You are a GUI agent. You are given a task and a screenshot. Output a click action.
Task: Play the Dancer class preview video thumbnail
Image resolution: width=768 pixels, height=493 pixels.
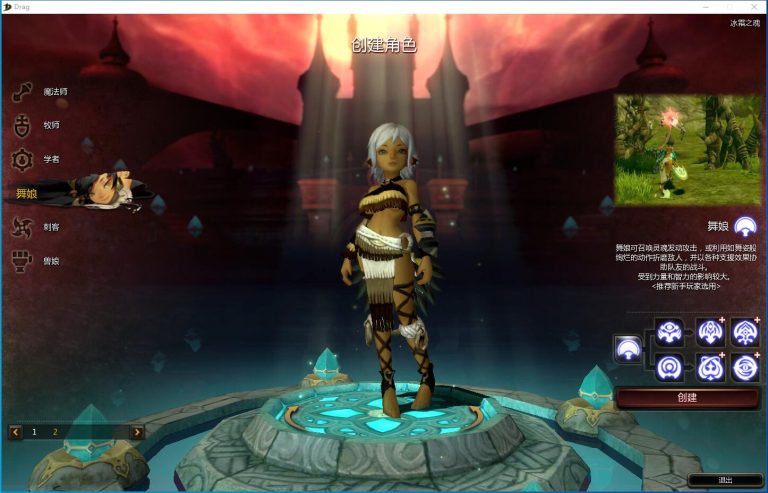[x=687, y=150]
